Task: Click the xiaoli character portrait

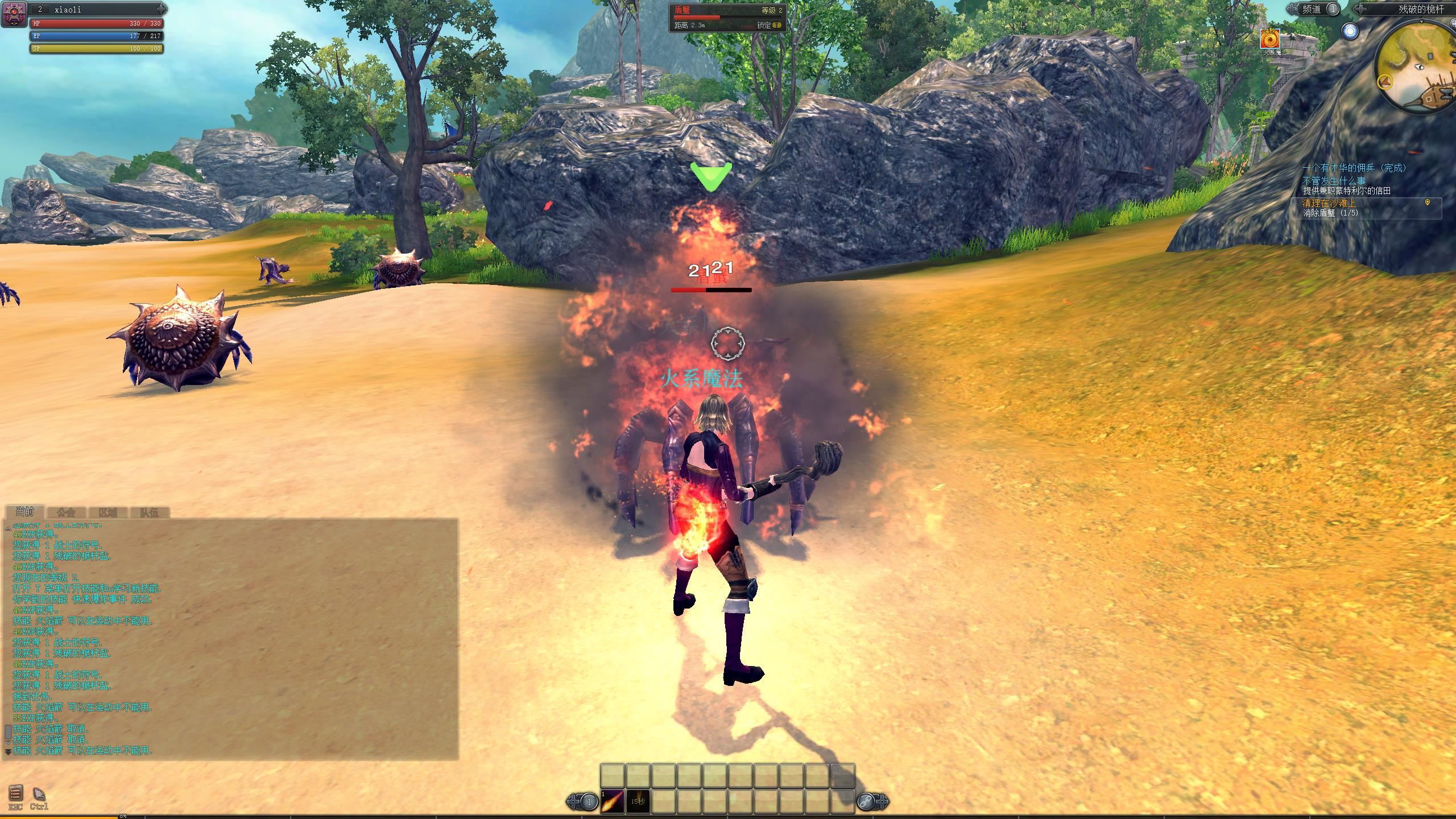Action: point(14,14)
